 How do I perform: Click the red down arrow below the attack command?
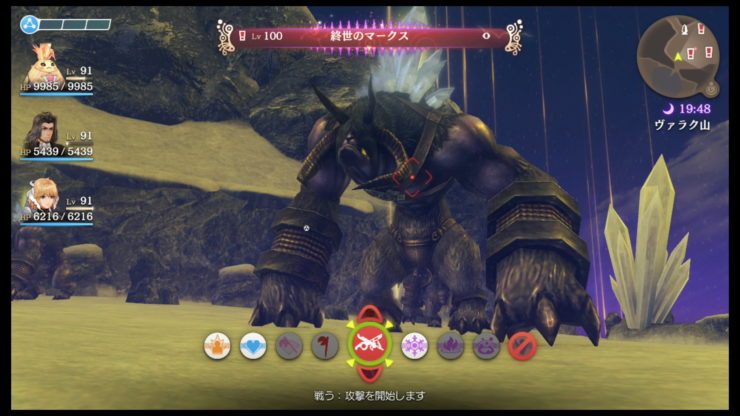click(x=369, y=375)
